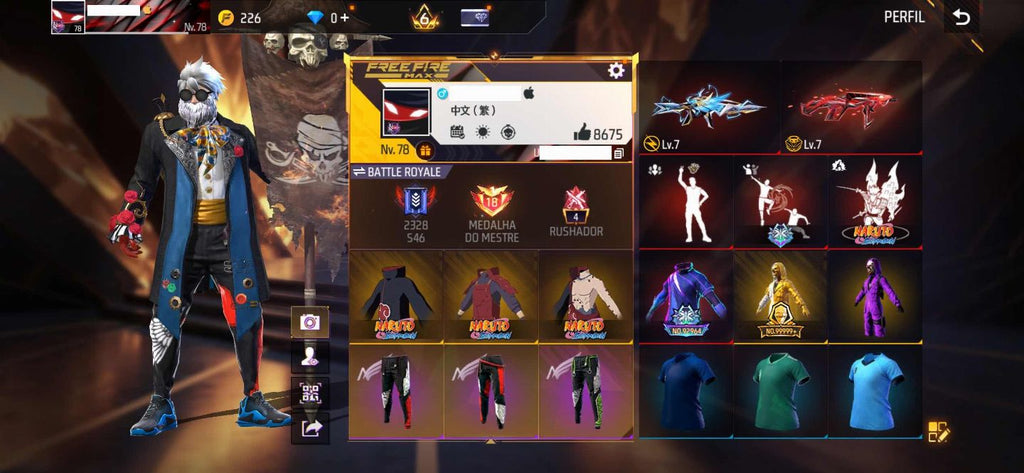The height and width of the screenshot is (473, 1024).
Task: Share the profile with the share arrow button
Action: click(309, 428)
